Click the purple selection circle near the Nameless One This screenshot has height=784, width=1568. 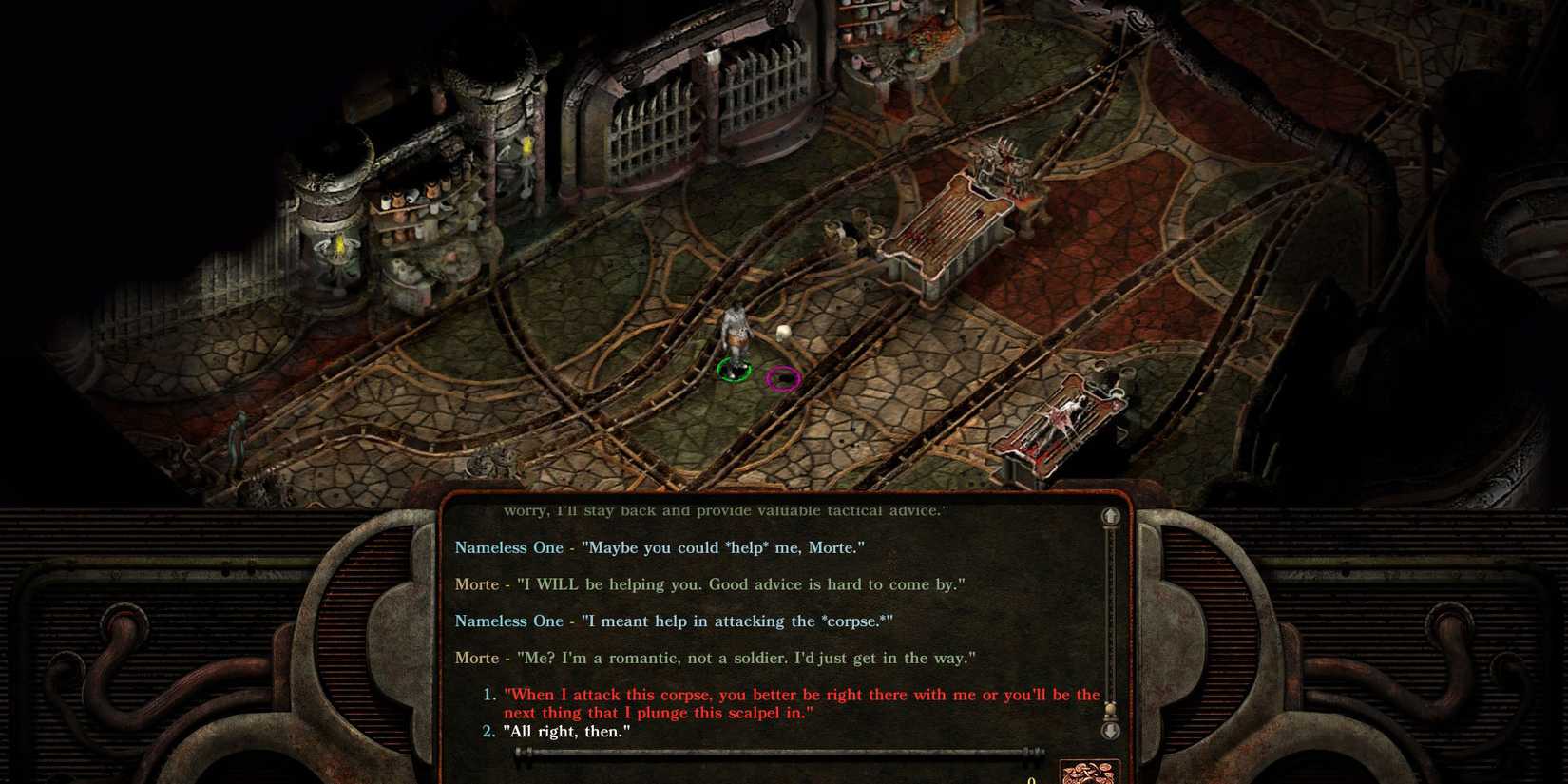(783, 377)
